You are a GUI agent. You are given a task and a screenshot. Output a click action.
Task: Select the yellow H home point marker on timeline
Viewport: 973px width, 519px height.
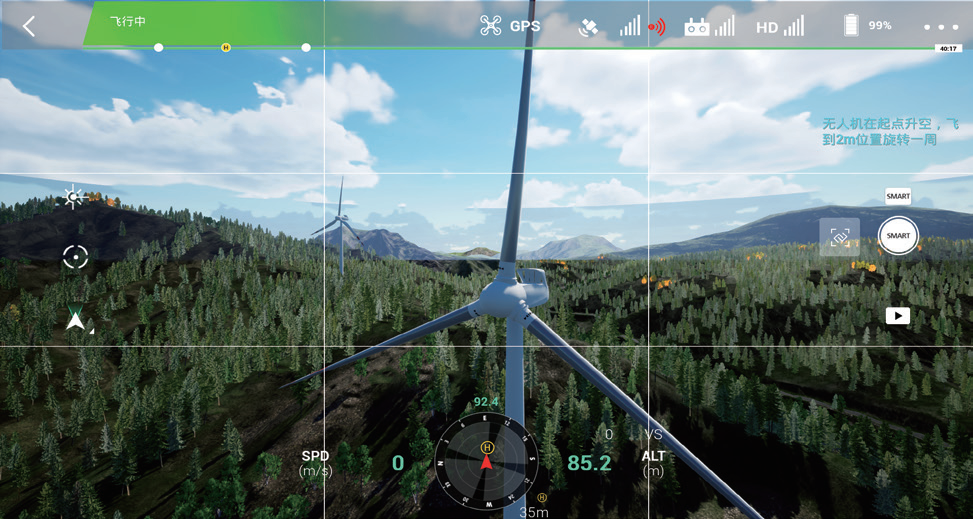tap(226, 47)
